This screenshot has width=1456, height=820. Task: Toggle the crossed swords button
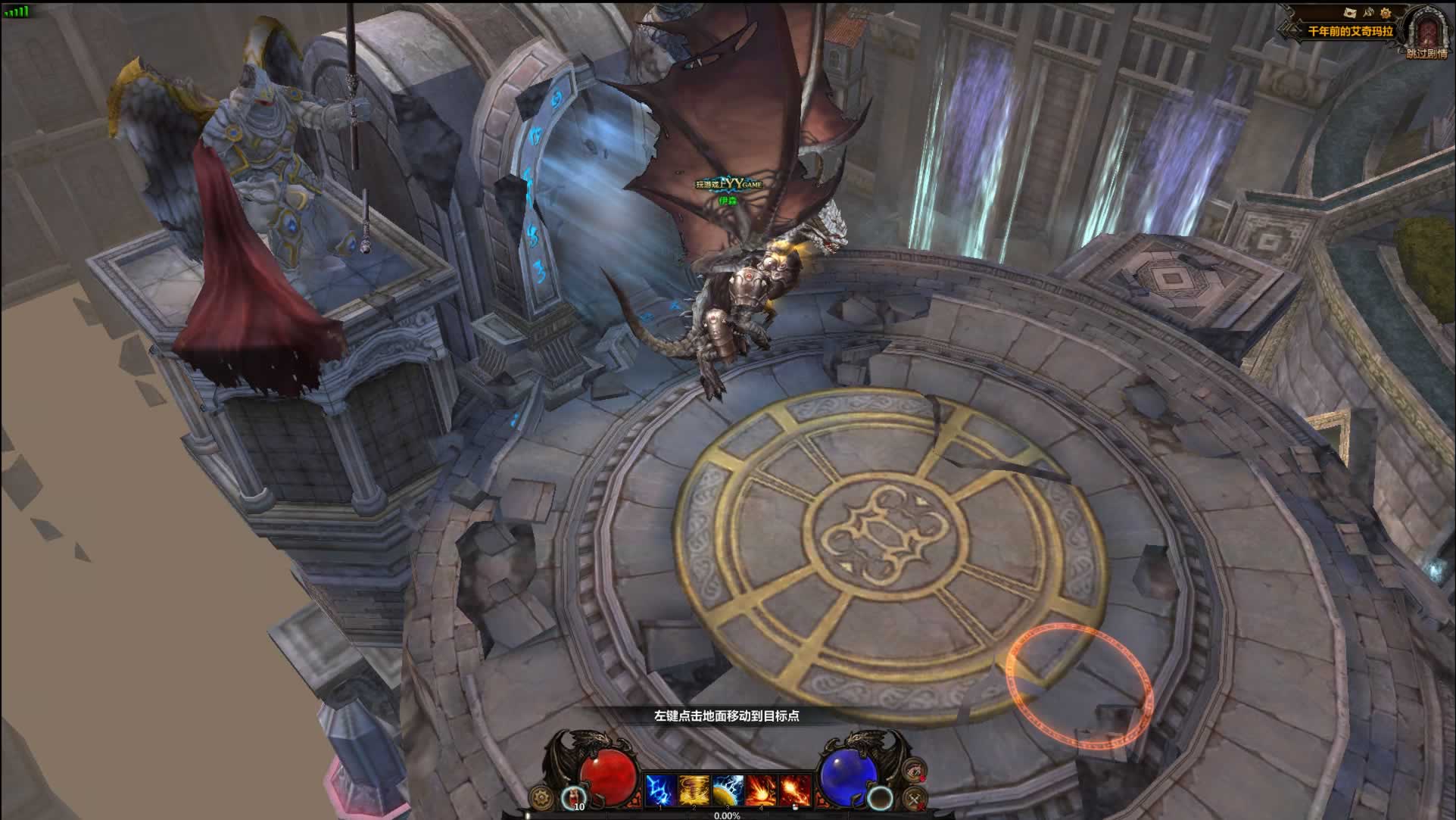pos(915,798)
